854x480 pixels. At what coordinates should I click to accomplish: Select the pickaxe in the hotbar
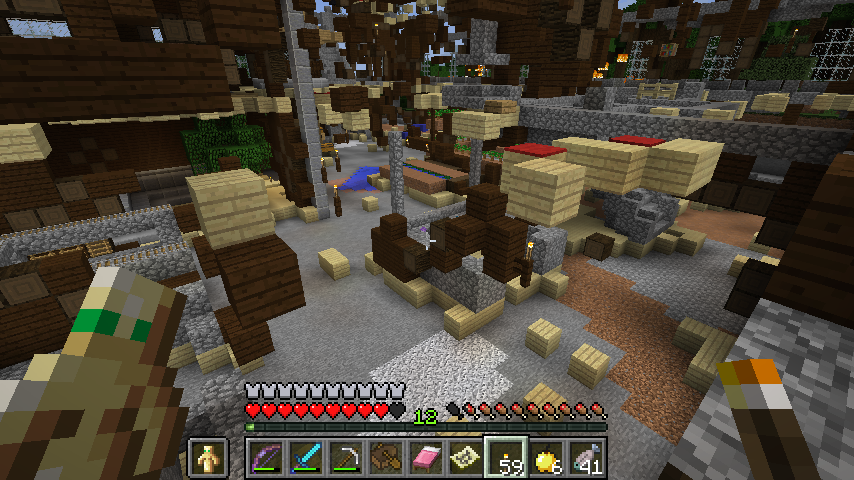(346, 459)
